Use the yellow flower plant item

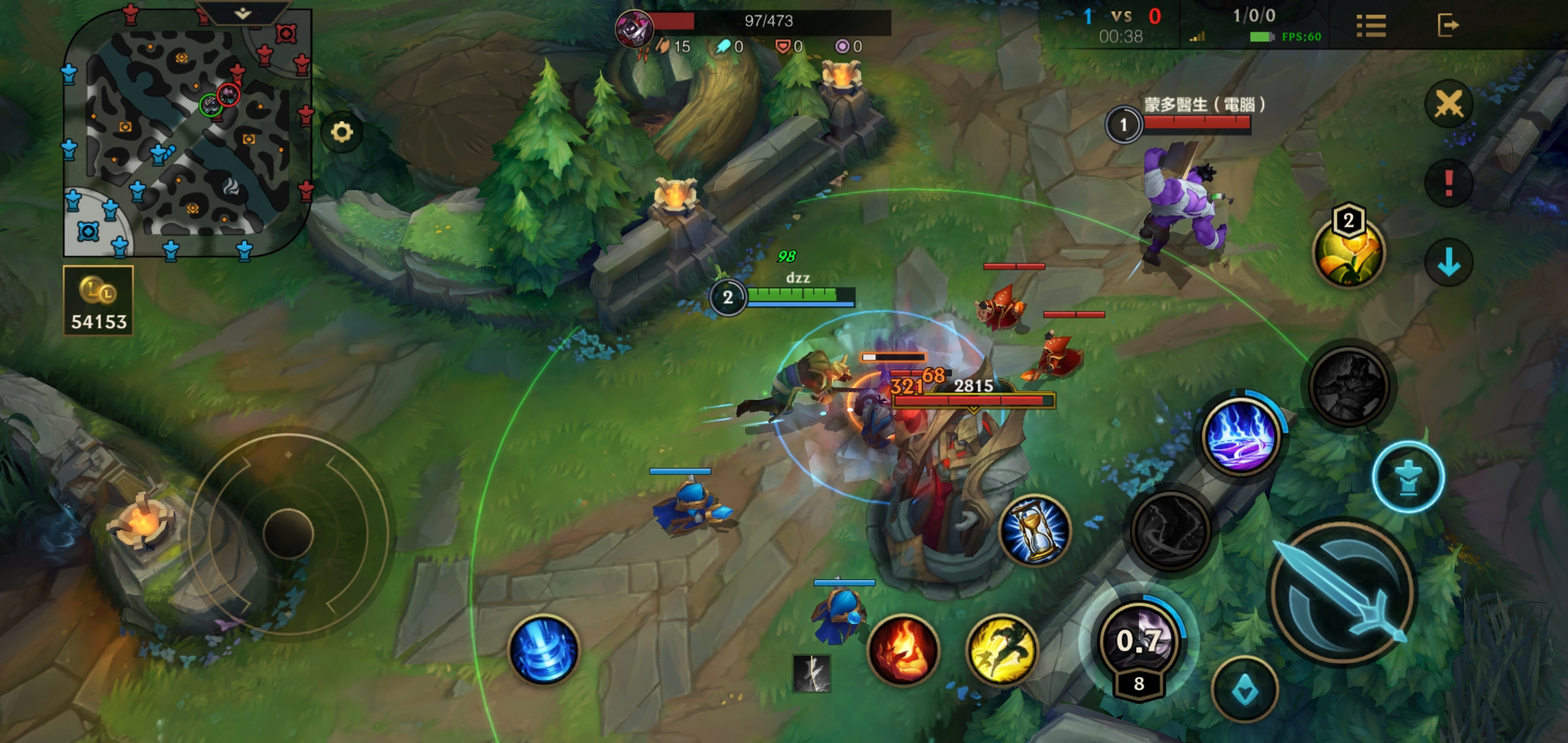click(x=1348, y=252)
